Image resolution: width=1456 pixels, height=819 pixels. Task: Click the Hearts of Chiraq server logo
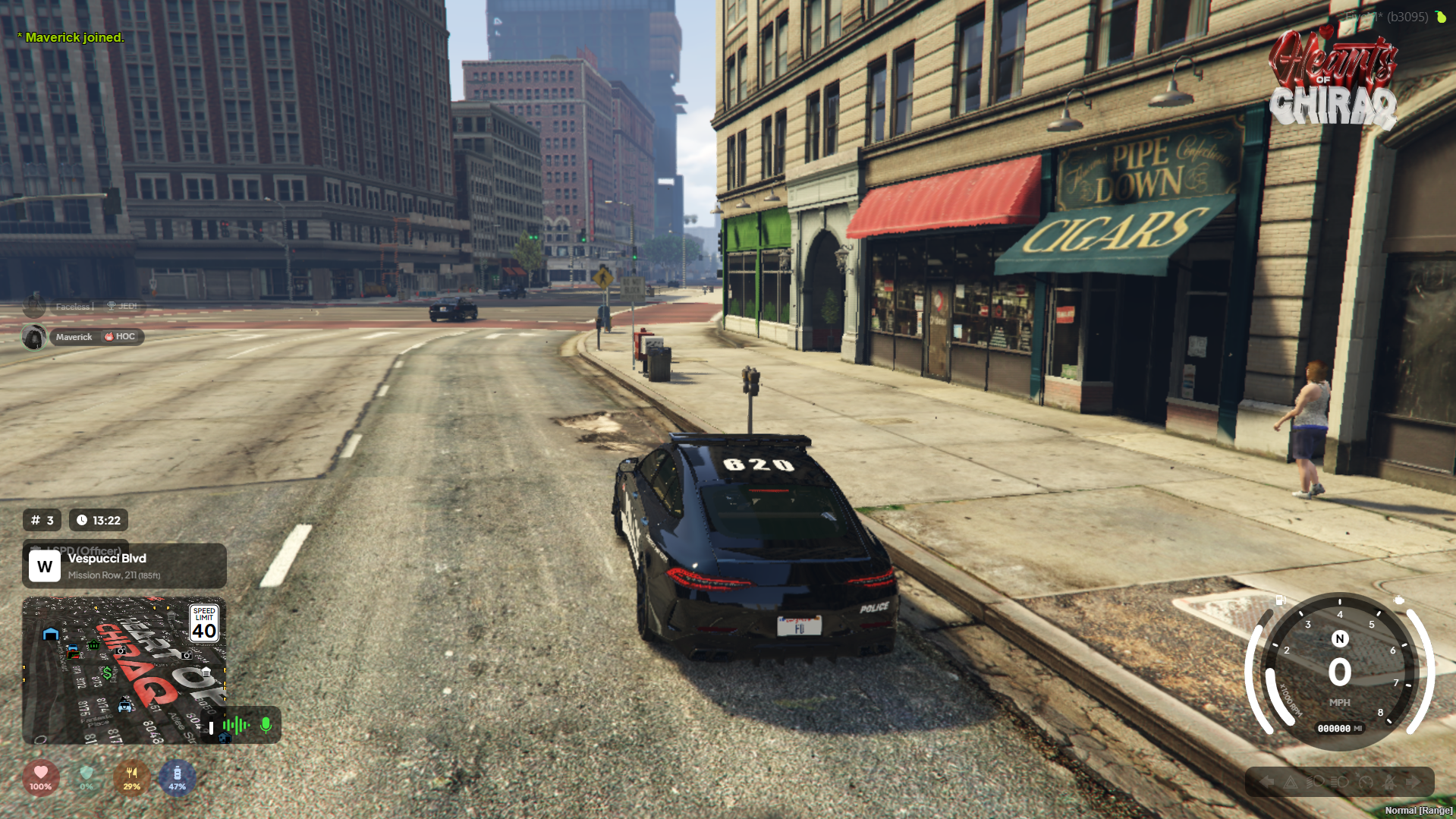tap(1333, 80)
